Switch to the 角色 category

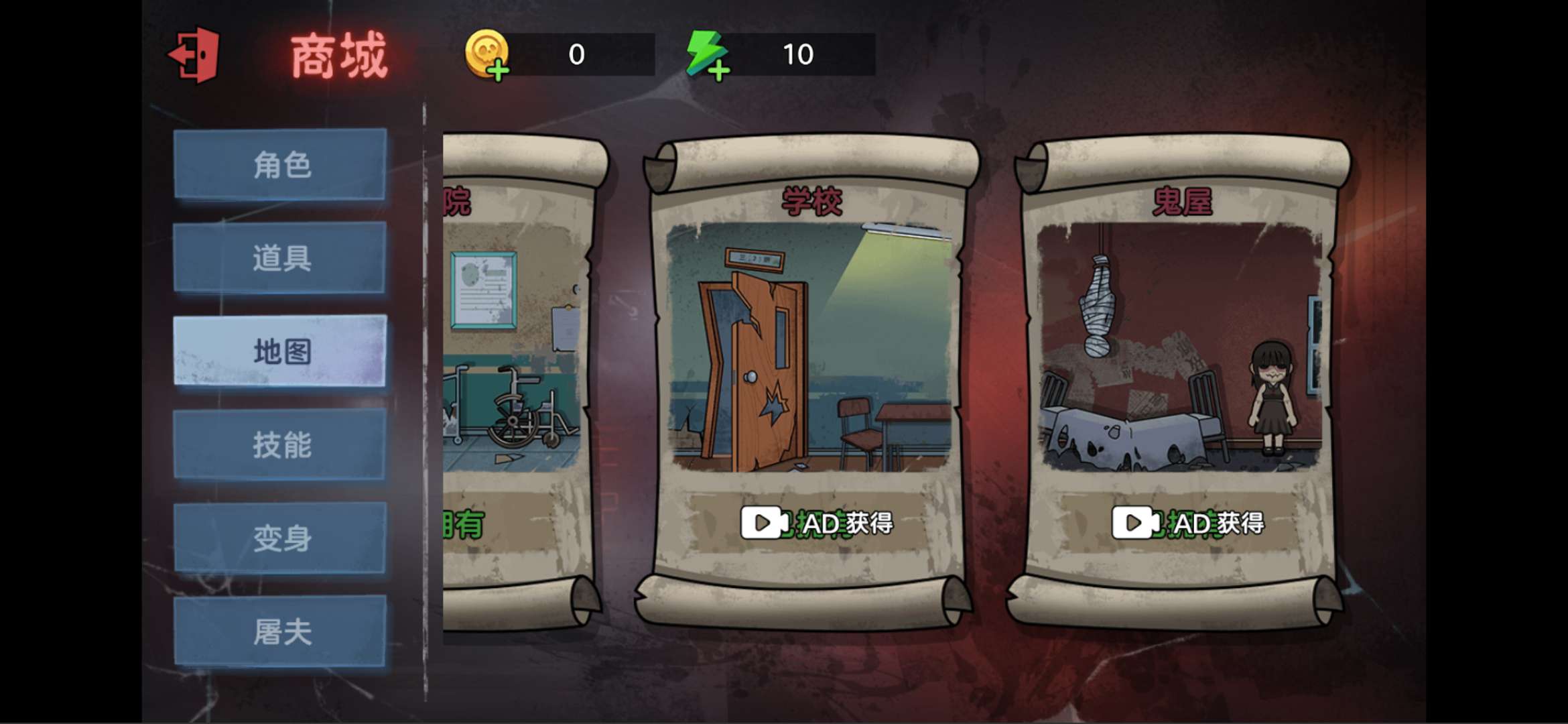pyautogui.click(x=280, y=164)
